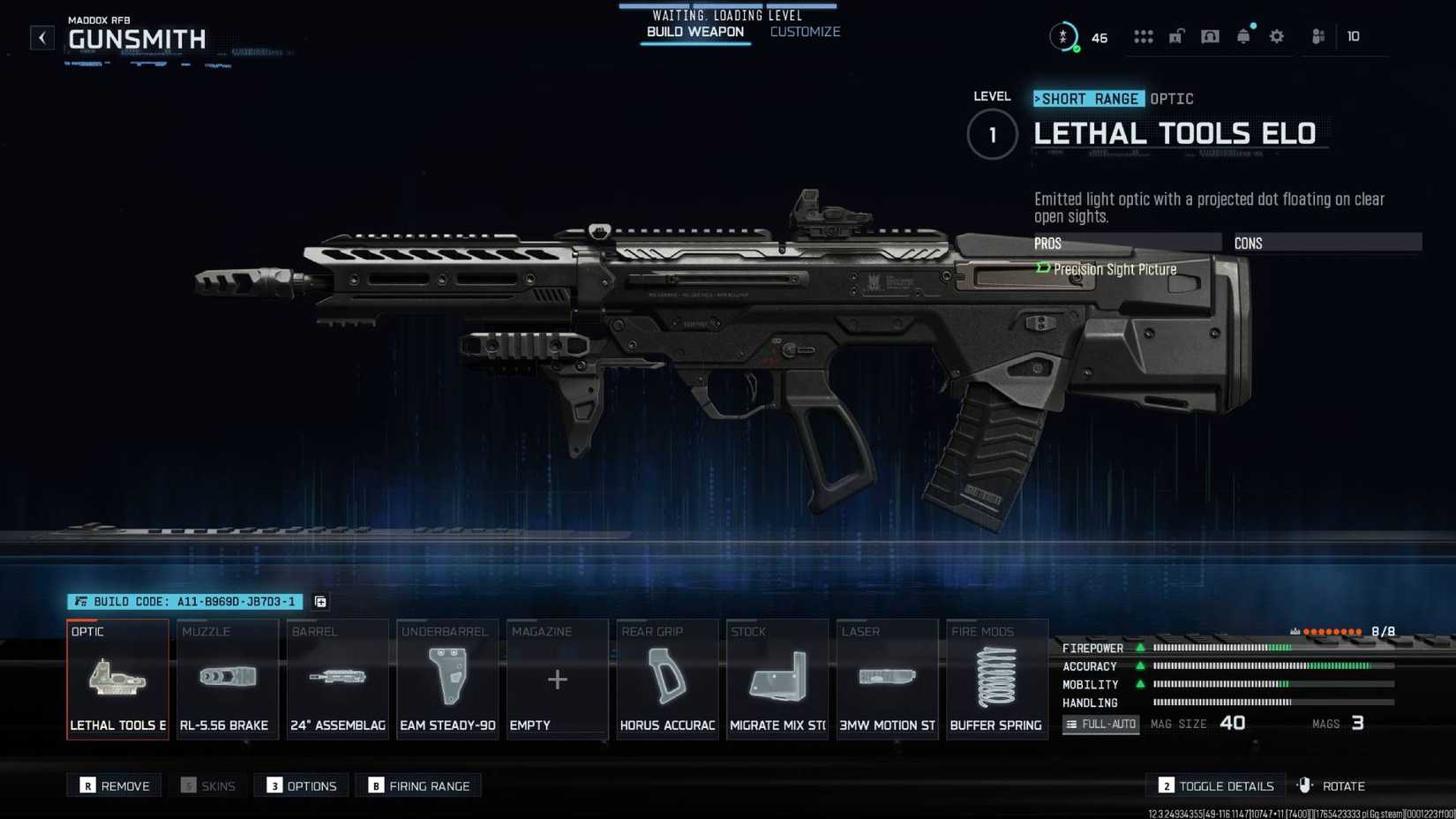Viewport: 1456px width, 819px height.
Task: Open the Migrate Mix stock slot
Action: pos(777,680)
